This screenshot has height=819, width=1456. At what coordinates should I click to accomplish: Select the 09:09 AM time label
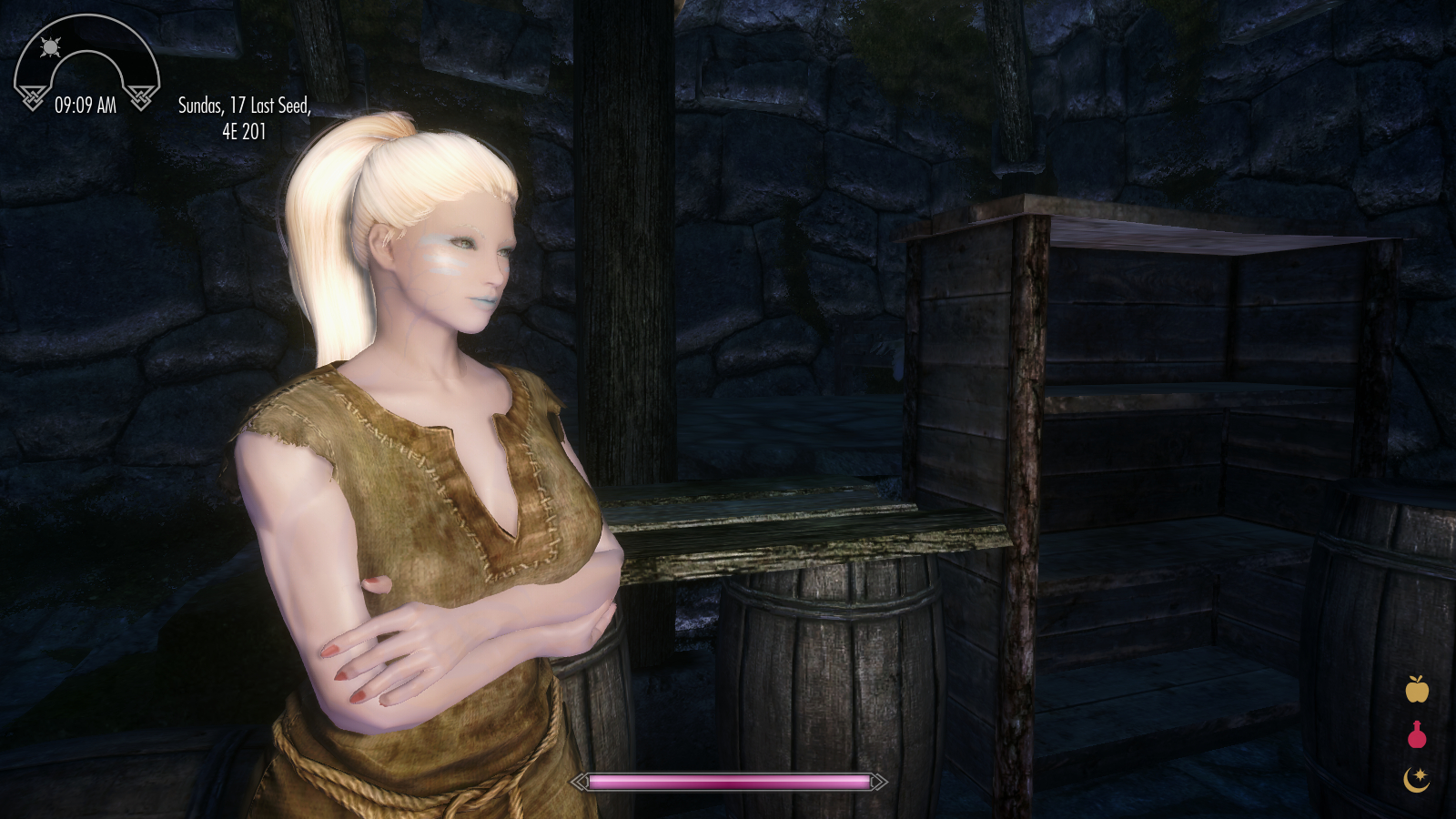(86, 105)
